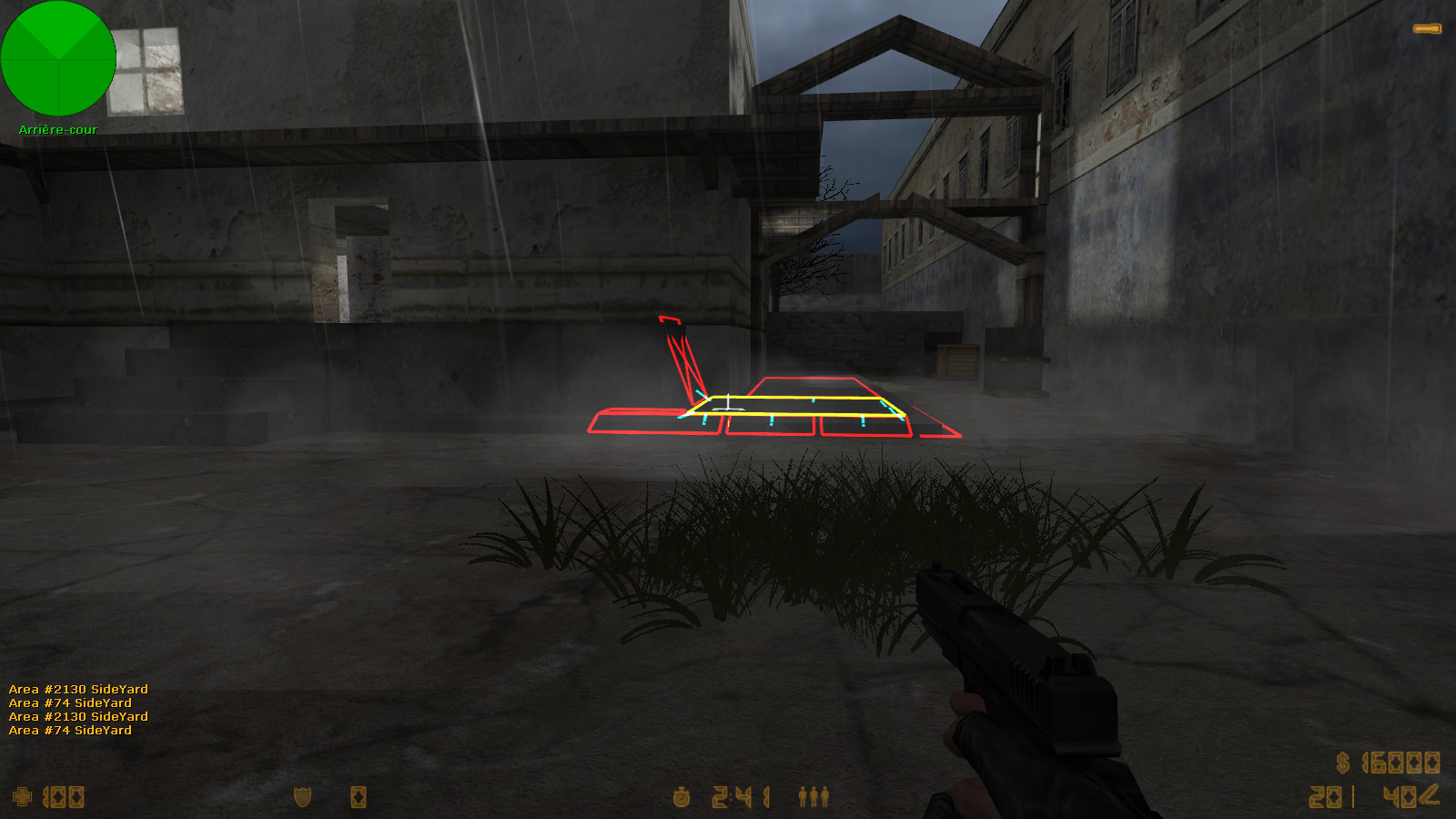
Task: Click the round timer clock icon
Action: [682, 796]
